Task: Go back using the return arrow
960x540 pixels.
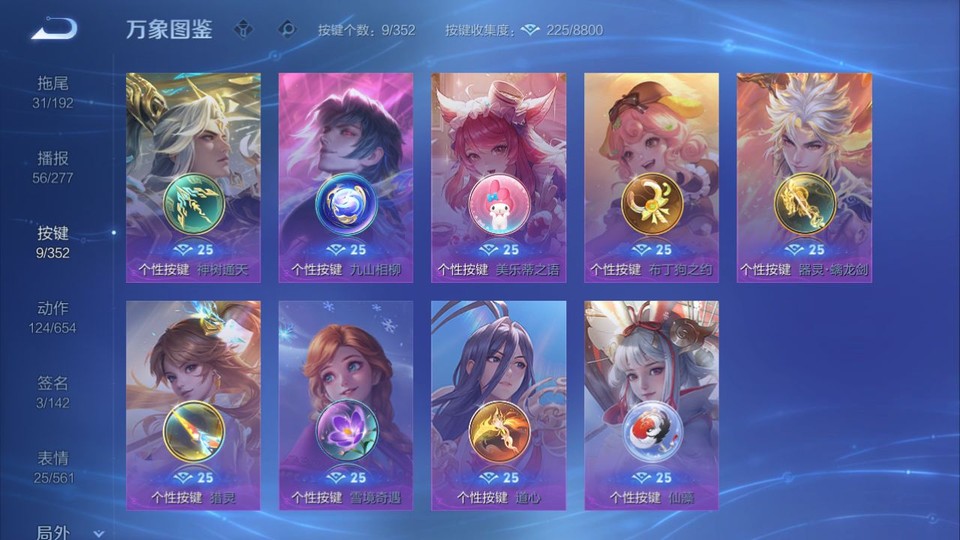Action: [54, 28]
